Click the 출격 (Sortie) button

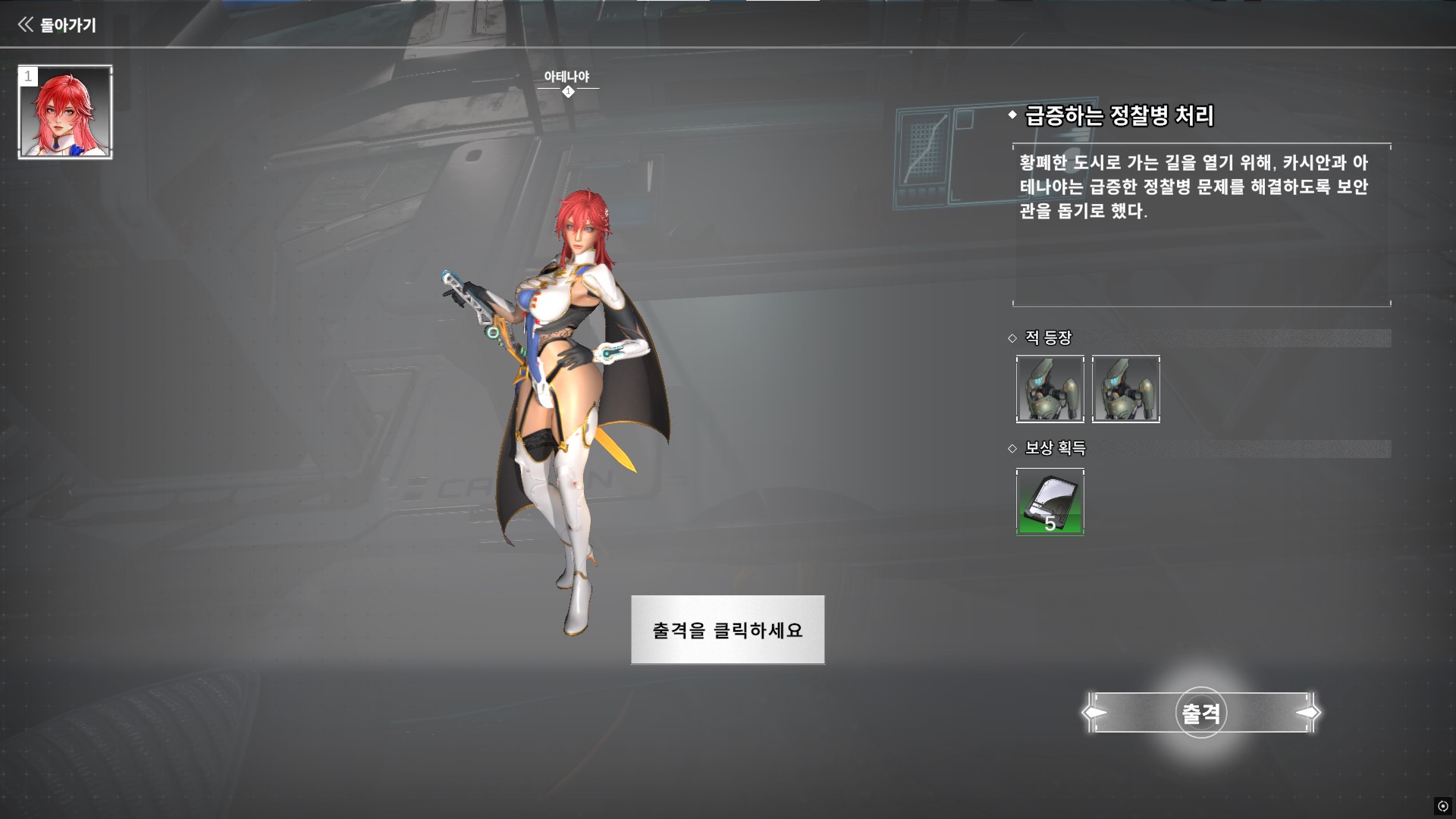[1201, 713]
